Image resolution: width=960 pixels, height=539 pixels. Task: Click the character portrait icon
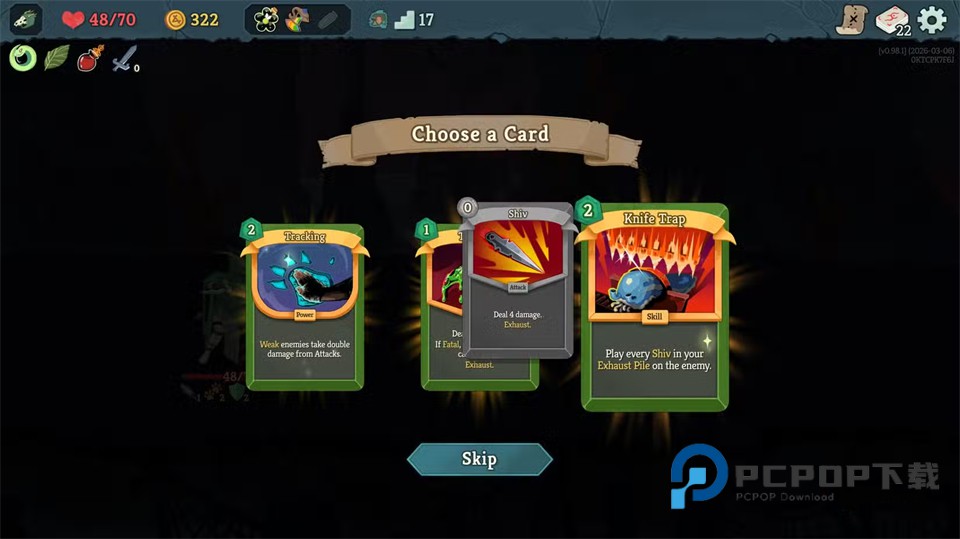tap(25, 19)
